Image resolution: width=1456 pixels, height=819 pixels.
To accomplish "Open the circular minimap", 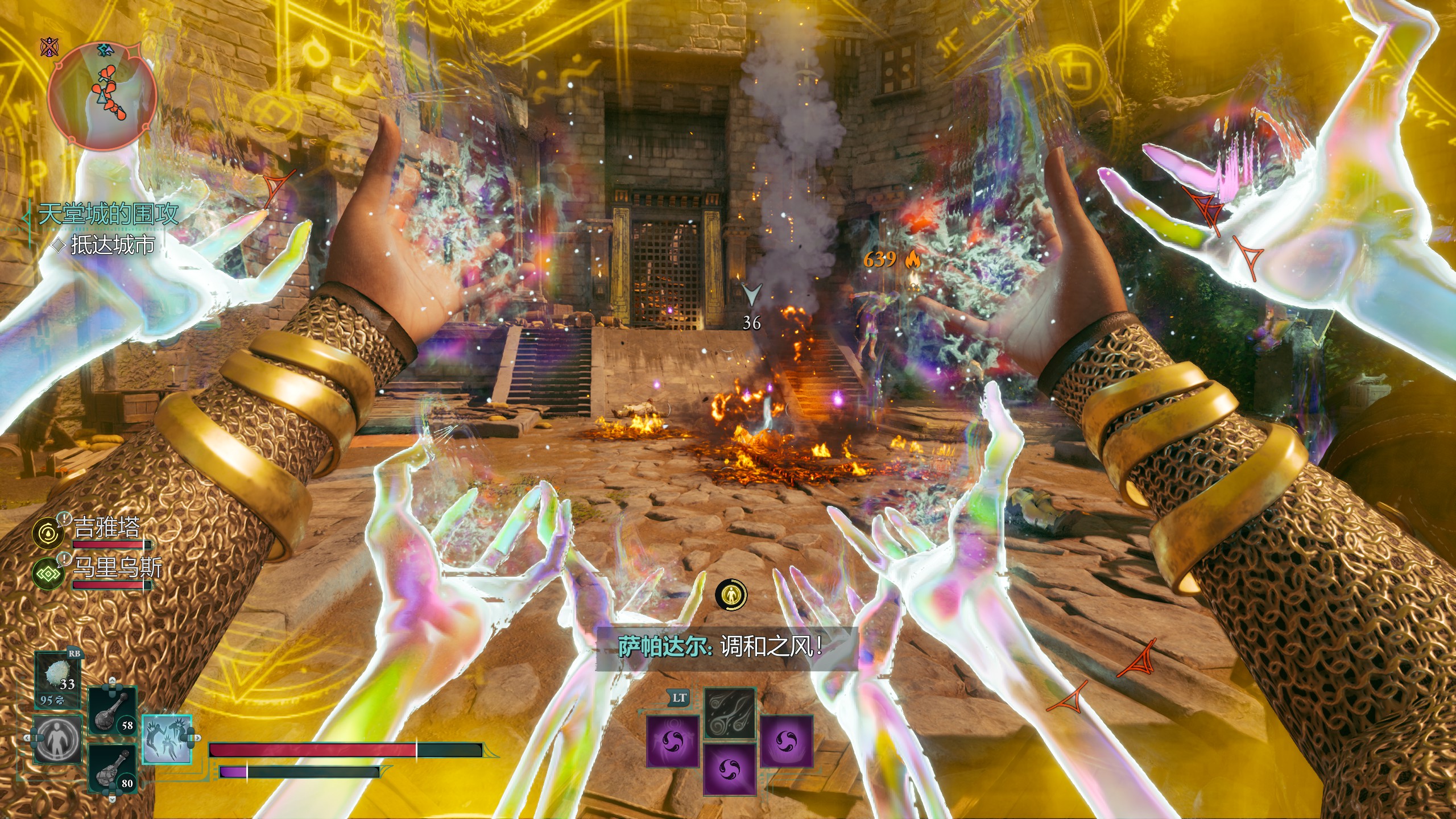I will pos(102,96).
